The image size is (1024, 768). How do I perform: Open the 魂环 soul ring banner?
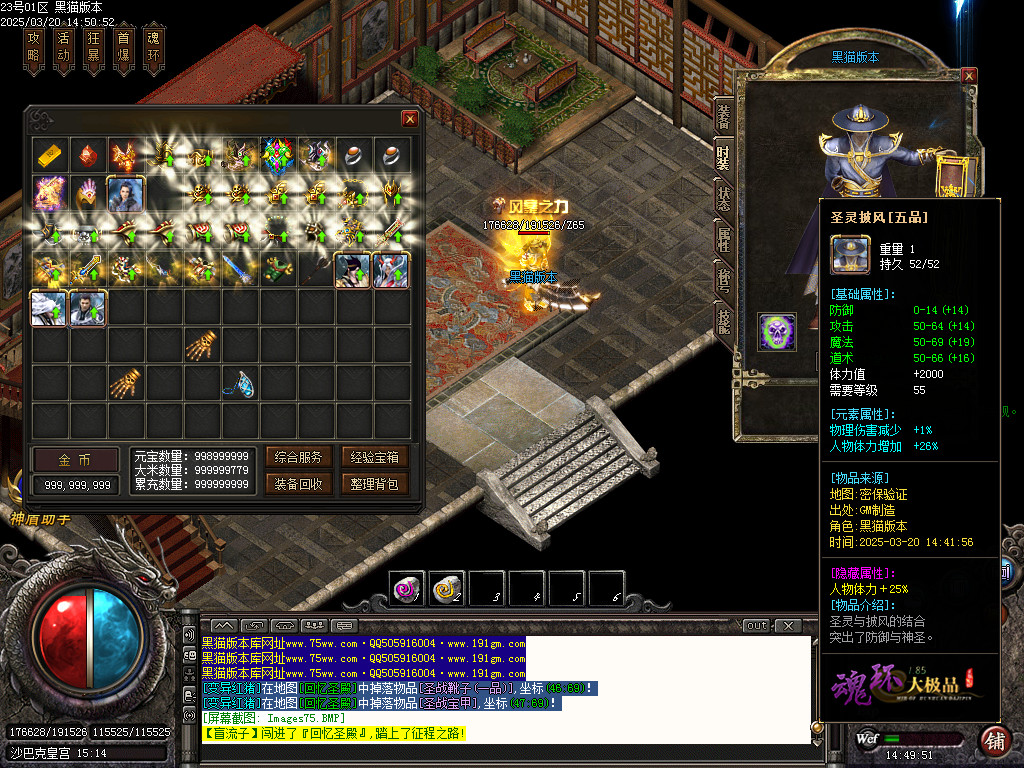[153, 48]
